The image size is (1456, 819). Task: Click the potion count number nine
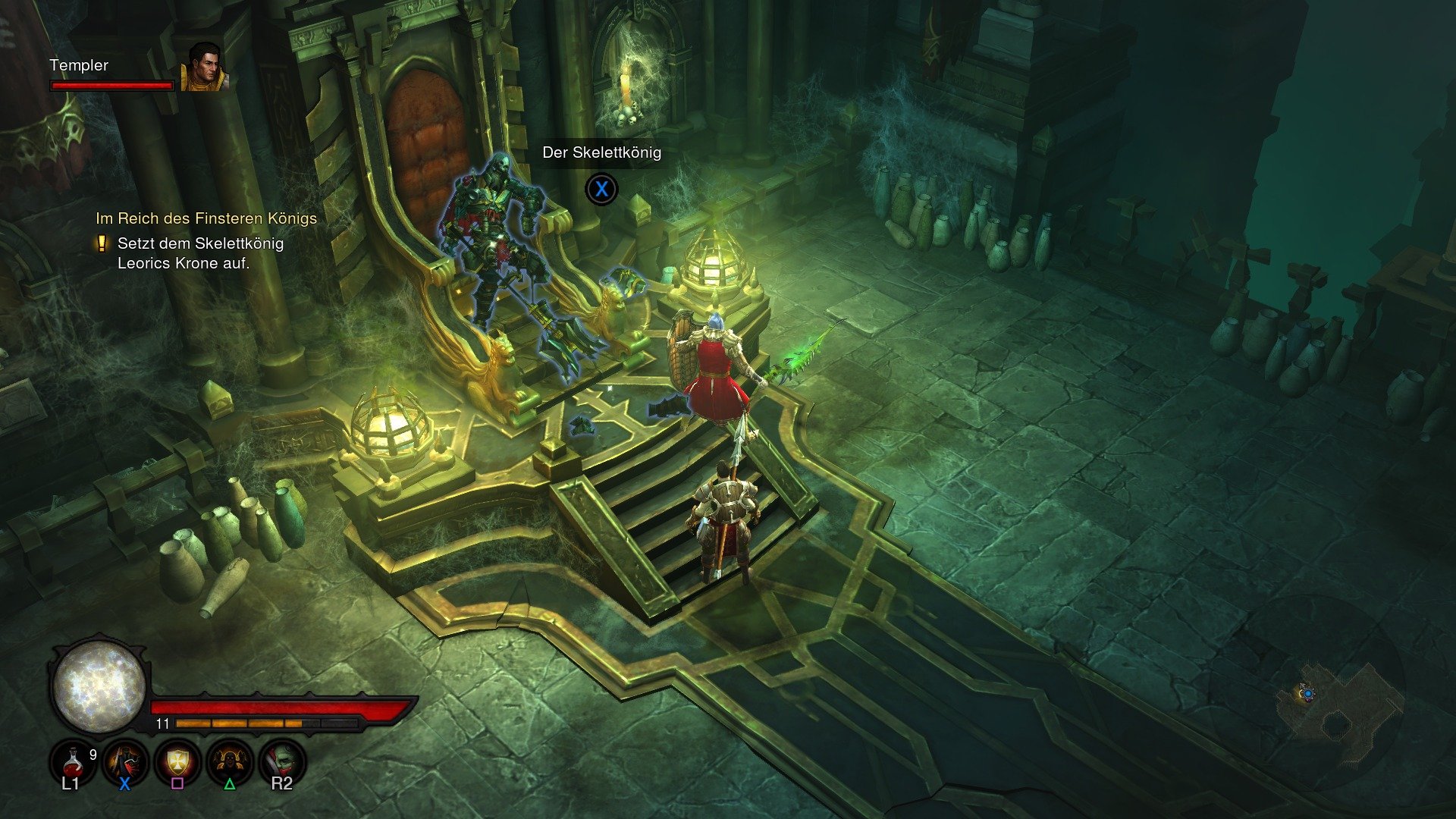point(93,753)
